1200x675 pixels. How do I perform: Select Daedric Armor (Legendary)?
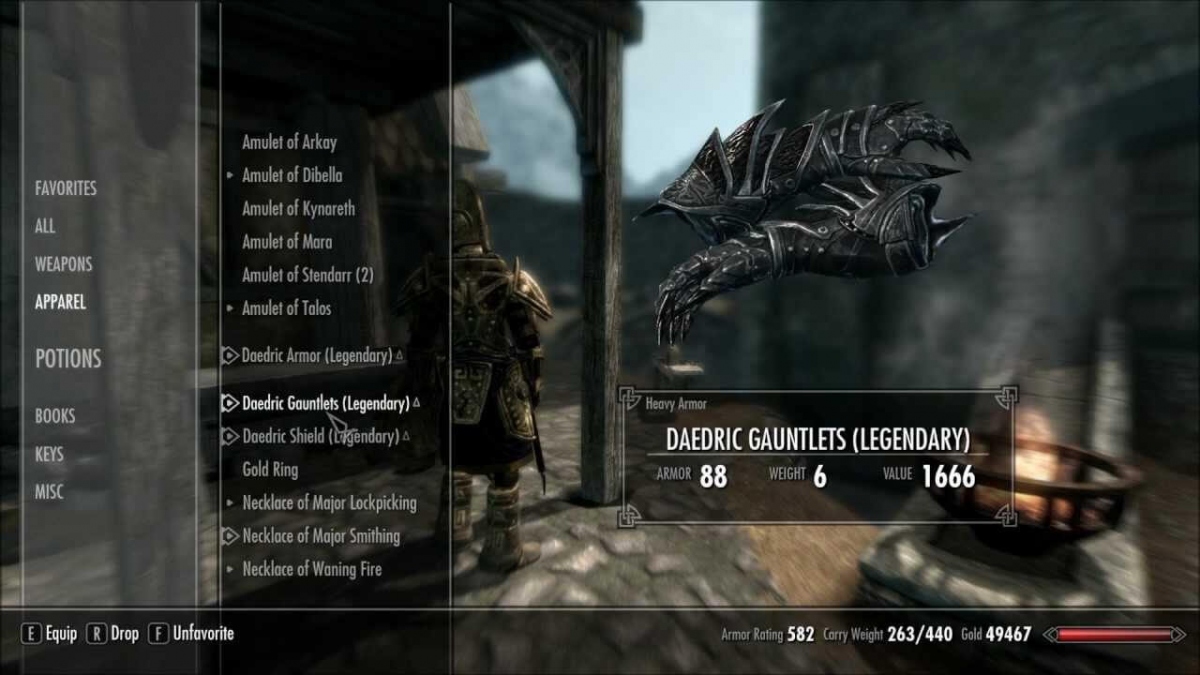tap(316, 355)
